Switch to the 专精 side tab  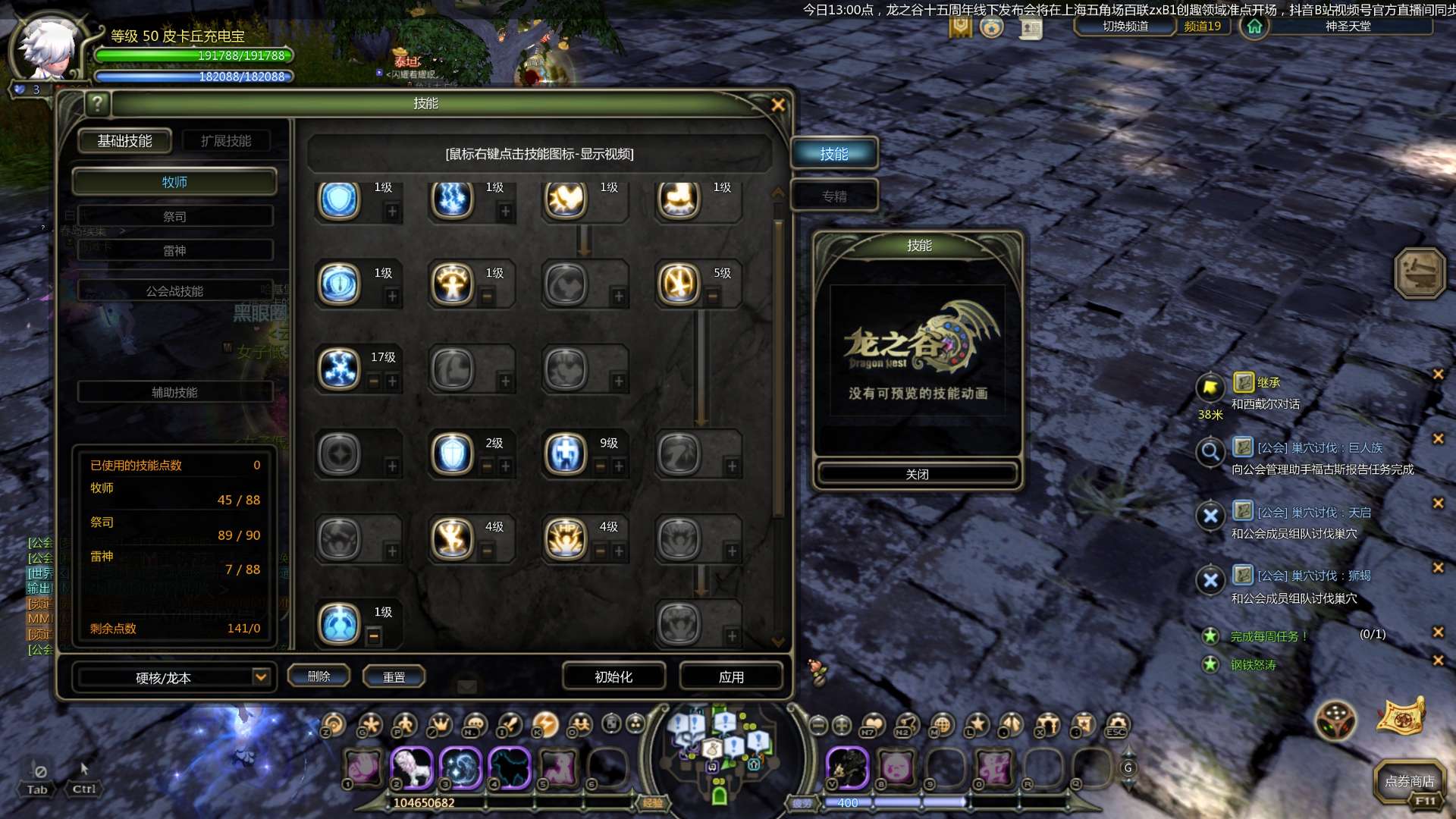[834, 196]
